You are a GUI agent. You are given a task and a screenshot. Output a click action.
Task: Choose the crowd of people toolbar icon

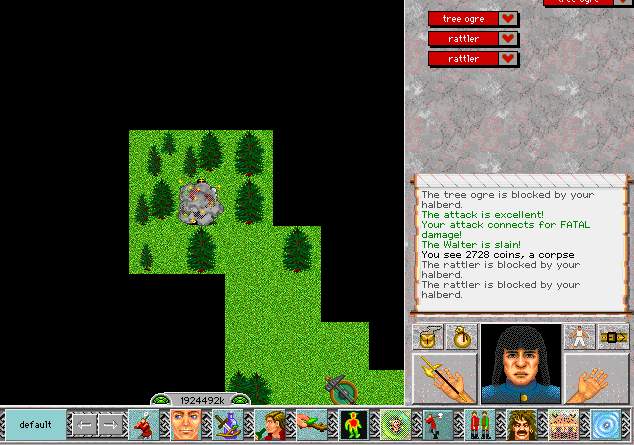click(563, 425)
